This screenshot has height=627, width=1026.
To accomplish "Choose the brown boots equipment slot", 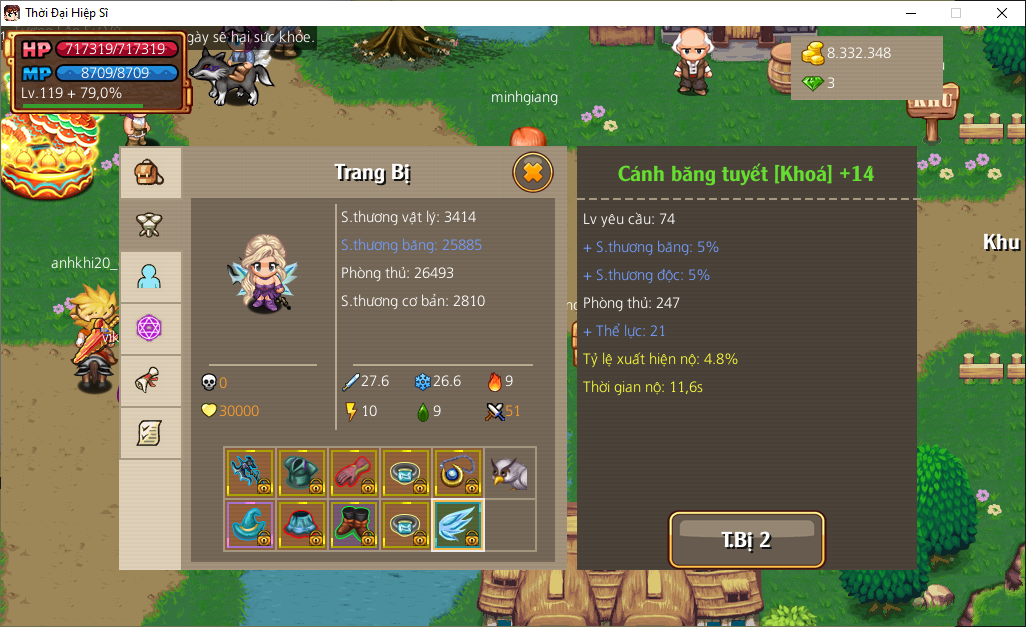I will [x=354, y=525].
